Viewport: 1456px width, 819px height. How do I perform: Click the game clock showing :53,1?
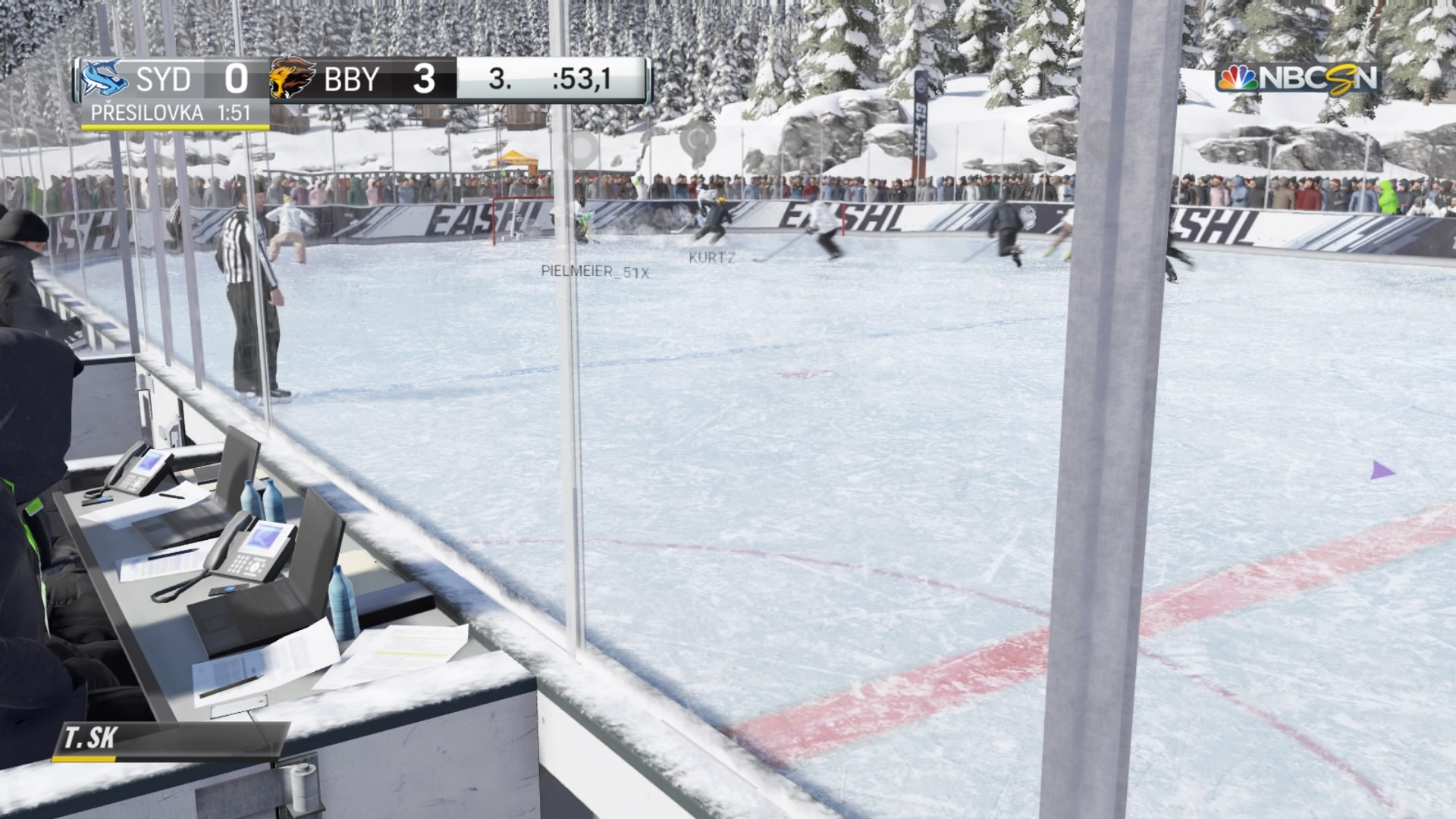coord(580,80)
